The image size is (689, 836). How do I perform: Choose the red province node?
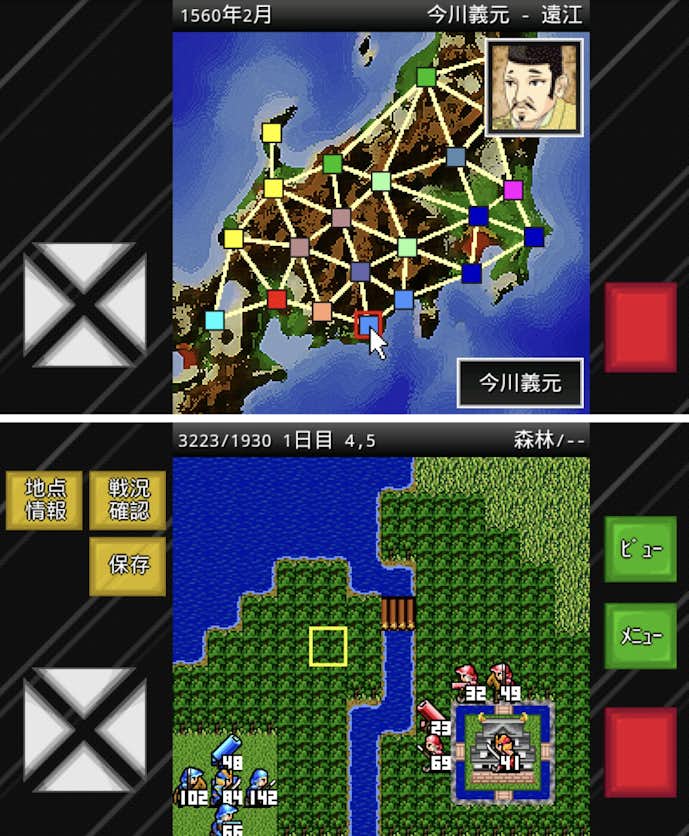coord(277,299)
